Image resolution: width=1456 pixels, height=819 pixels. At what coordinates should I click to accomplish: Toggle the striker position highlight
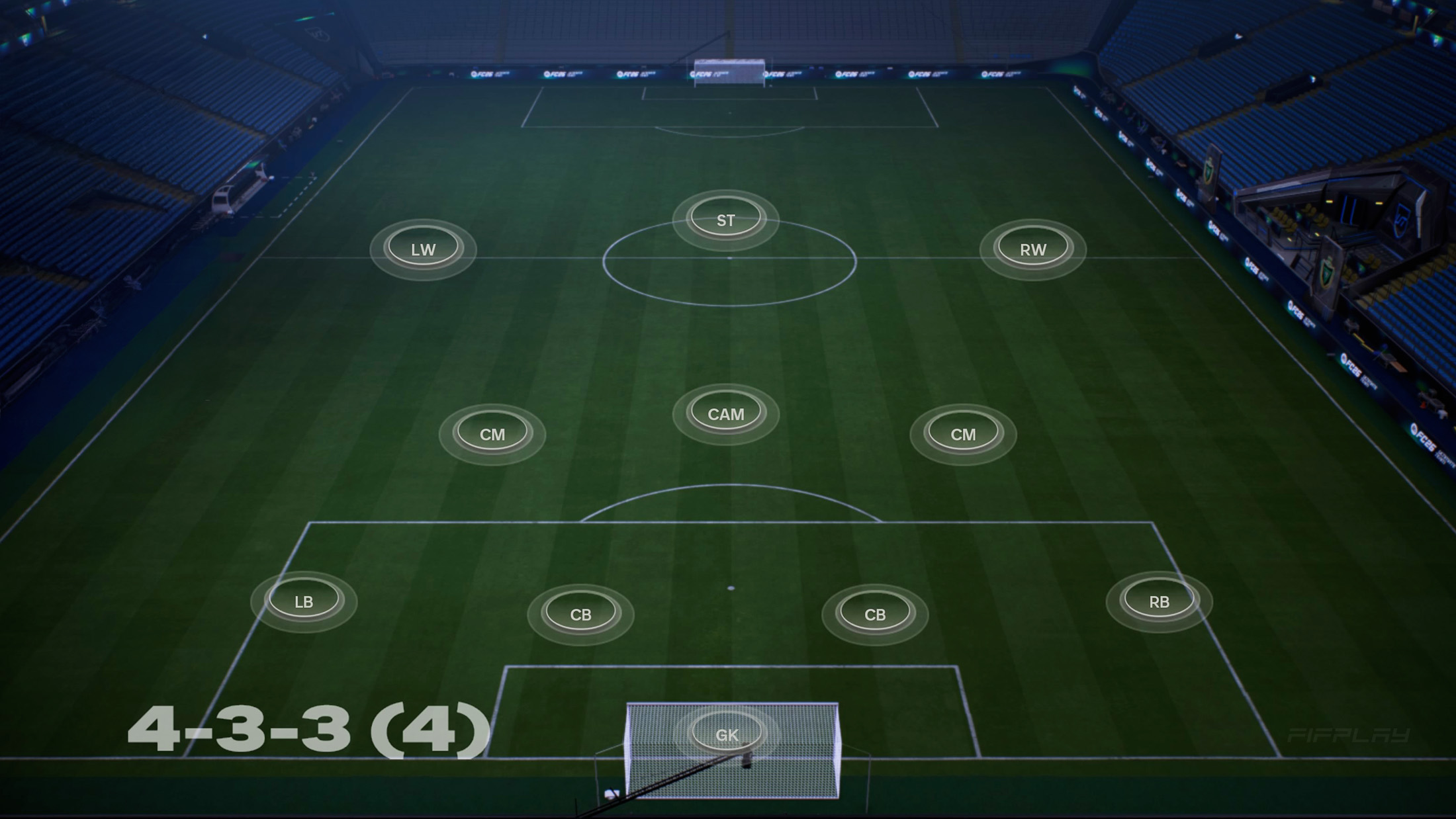[724, 218]
